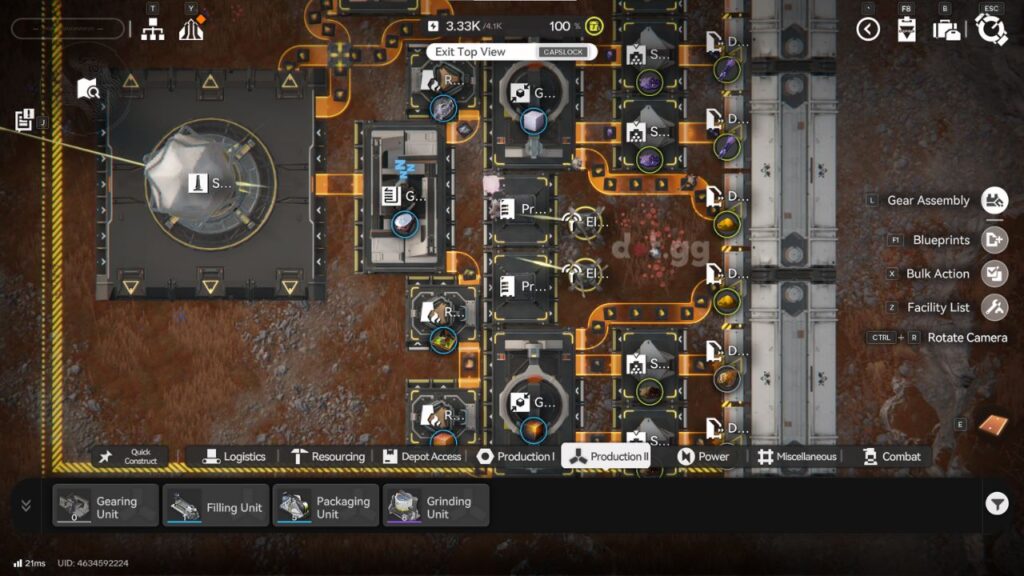Open the Blueprints menu
The width and height of the screenshot is (1024, 576).
click(993, 240)
